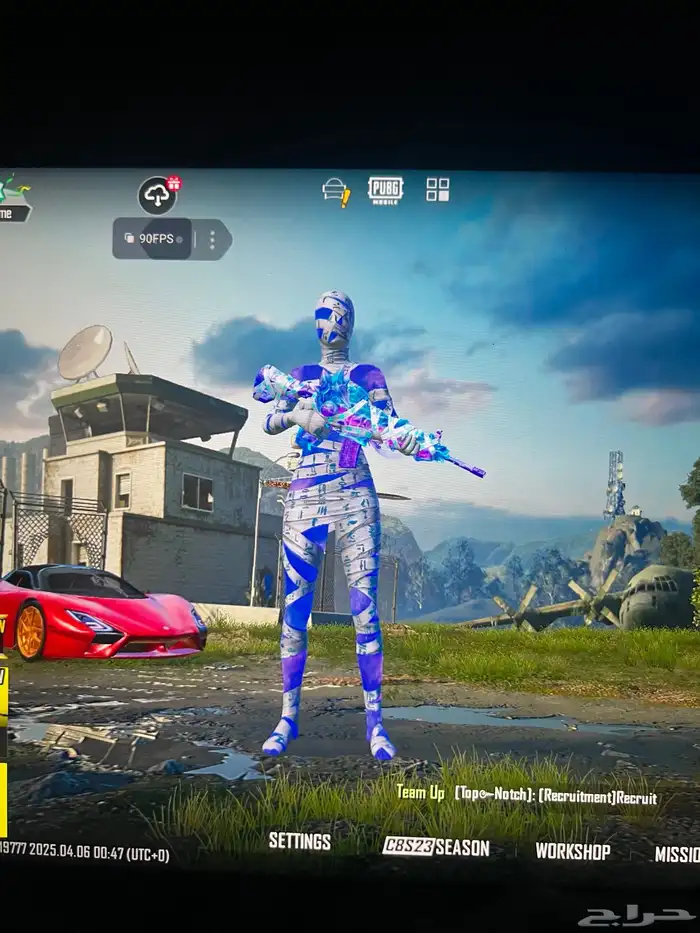Click the PUBG Mobile logo icon
This screenshot has height=933, width=700.
pyautogui.click(x=385, y=190)
